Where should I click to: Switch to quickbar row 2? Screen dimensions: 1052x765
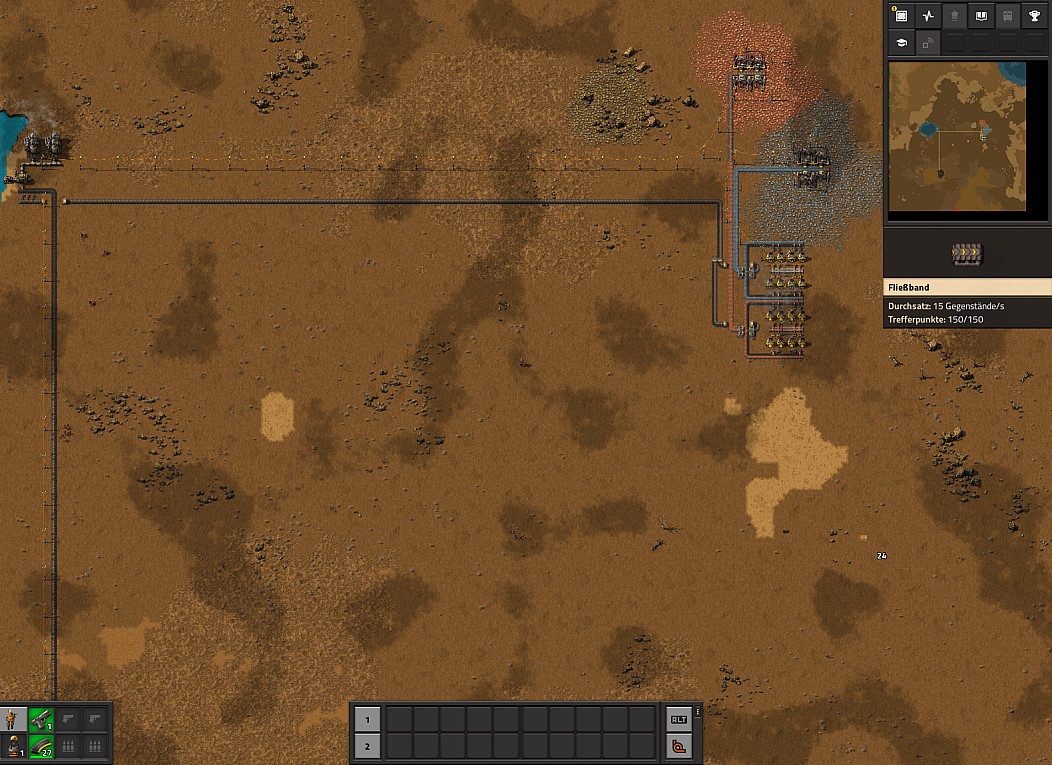click(367, 745)
